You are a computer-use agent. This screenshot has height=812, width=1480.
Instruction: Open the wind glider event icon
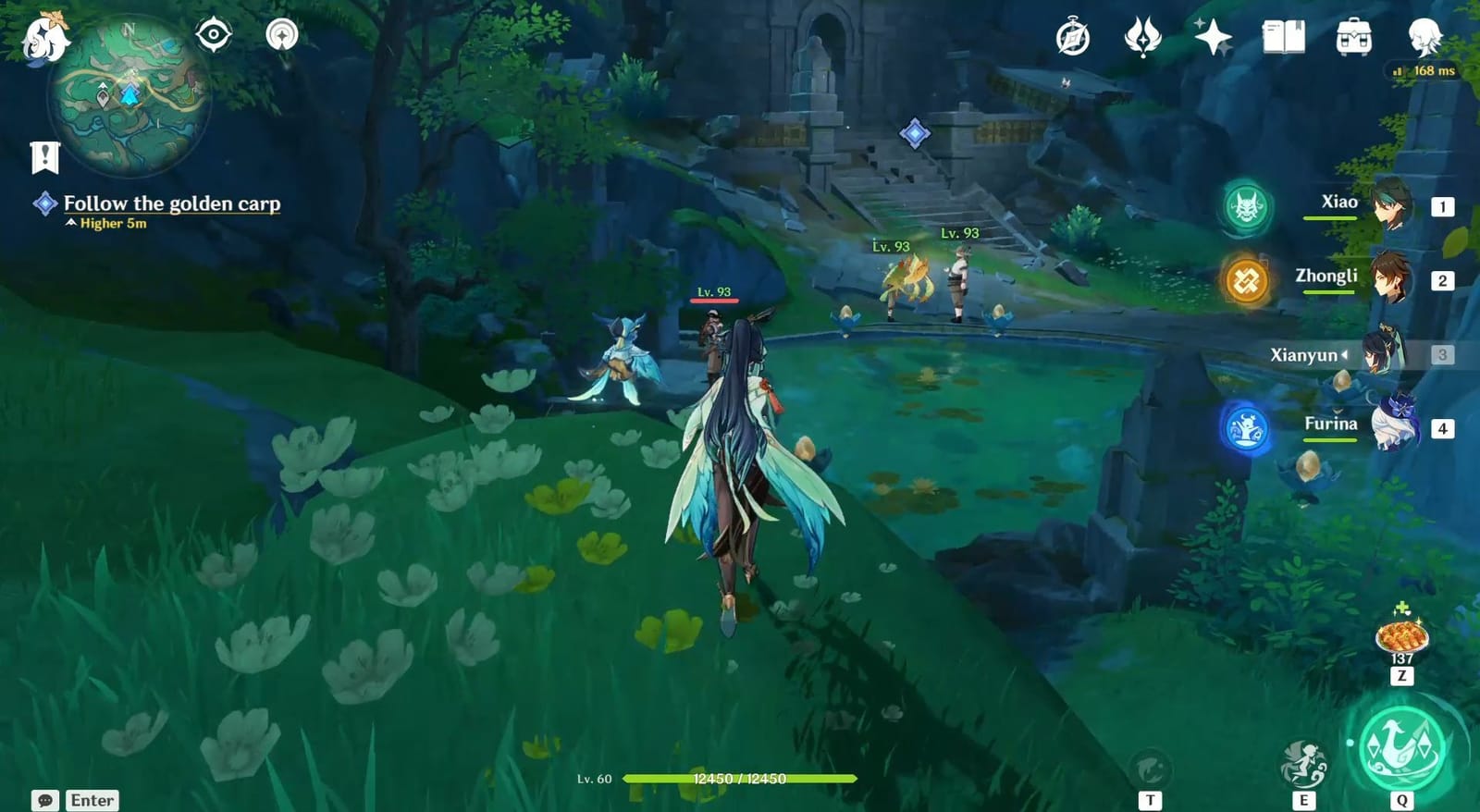point(1143,37)
